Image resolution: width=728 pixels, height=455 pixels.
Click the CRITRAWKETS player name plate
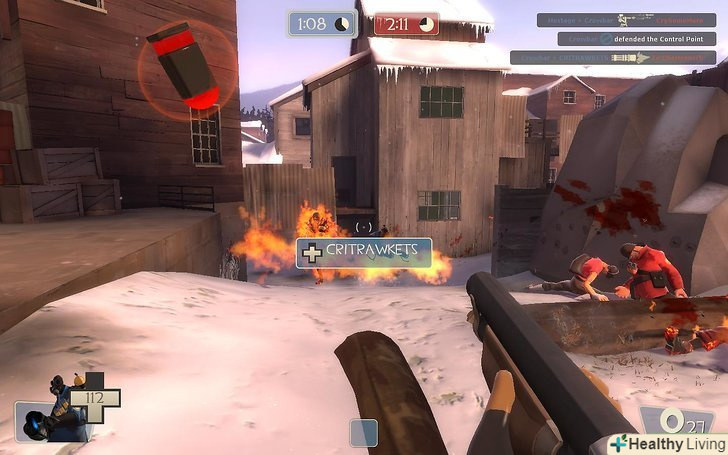click(364, 253)
